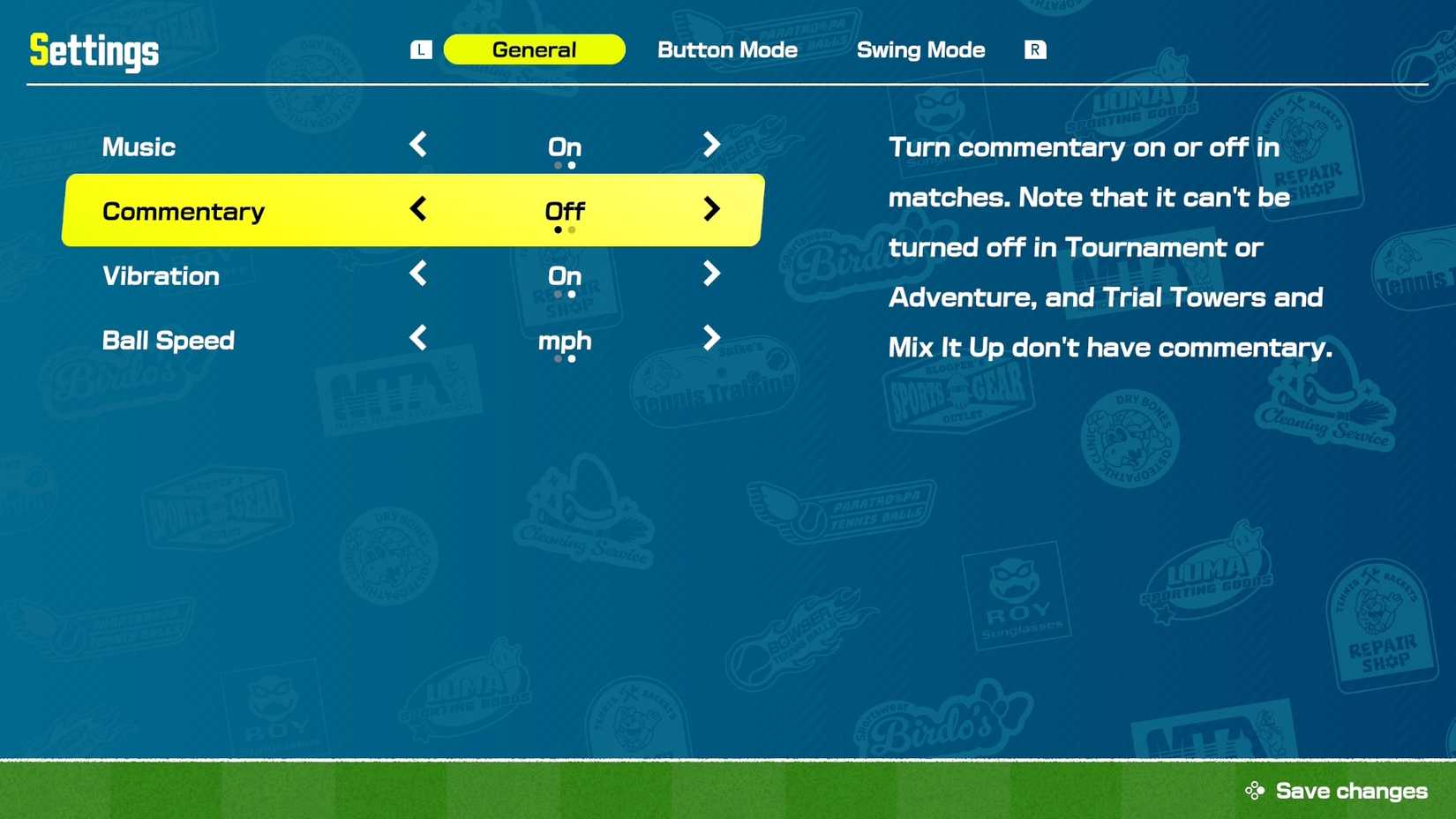This screenshot has width=1456, height=819.
Task: Click the left chevron beside Commentary
Action: click(x=418, y=210)
